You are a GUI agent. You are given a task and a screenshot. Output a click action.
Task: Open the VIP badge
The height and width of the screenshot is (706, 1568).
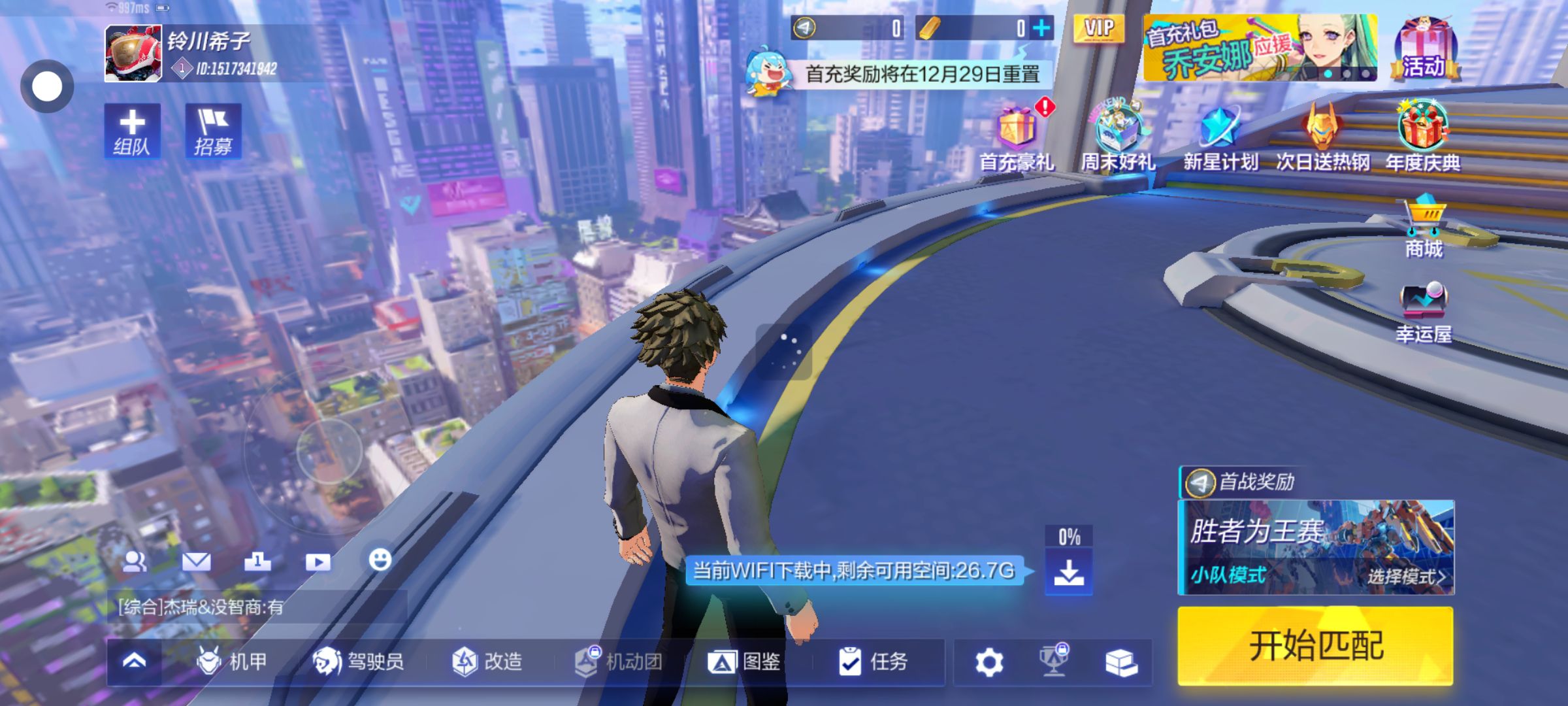tap(1099, 29)
